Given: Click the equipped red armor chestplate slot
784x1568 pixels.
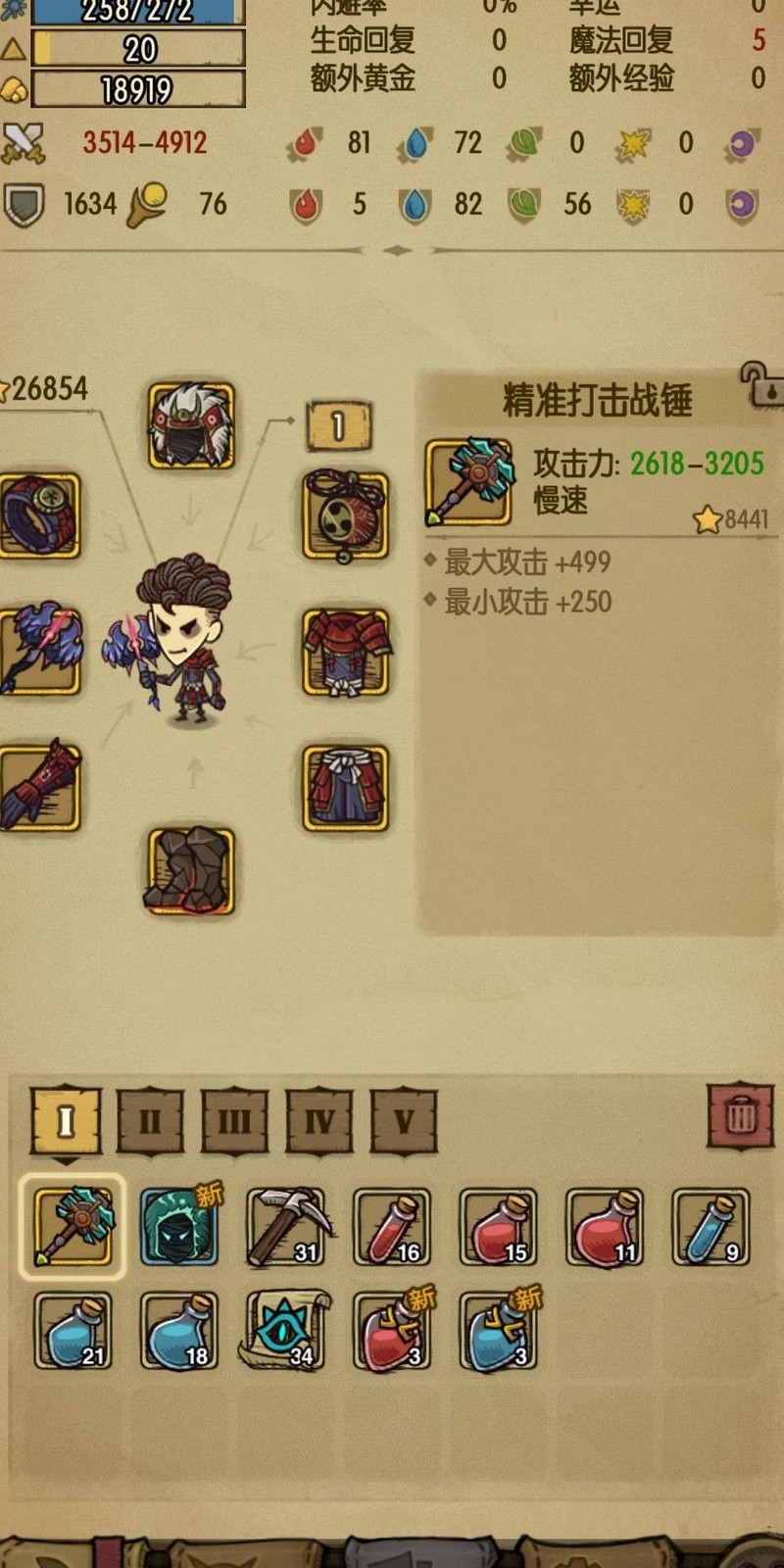Looking at the screenshot, I should point(345,652).
